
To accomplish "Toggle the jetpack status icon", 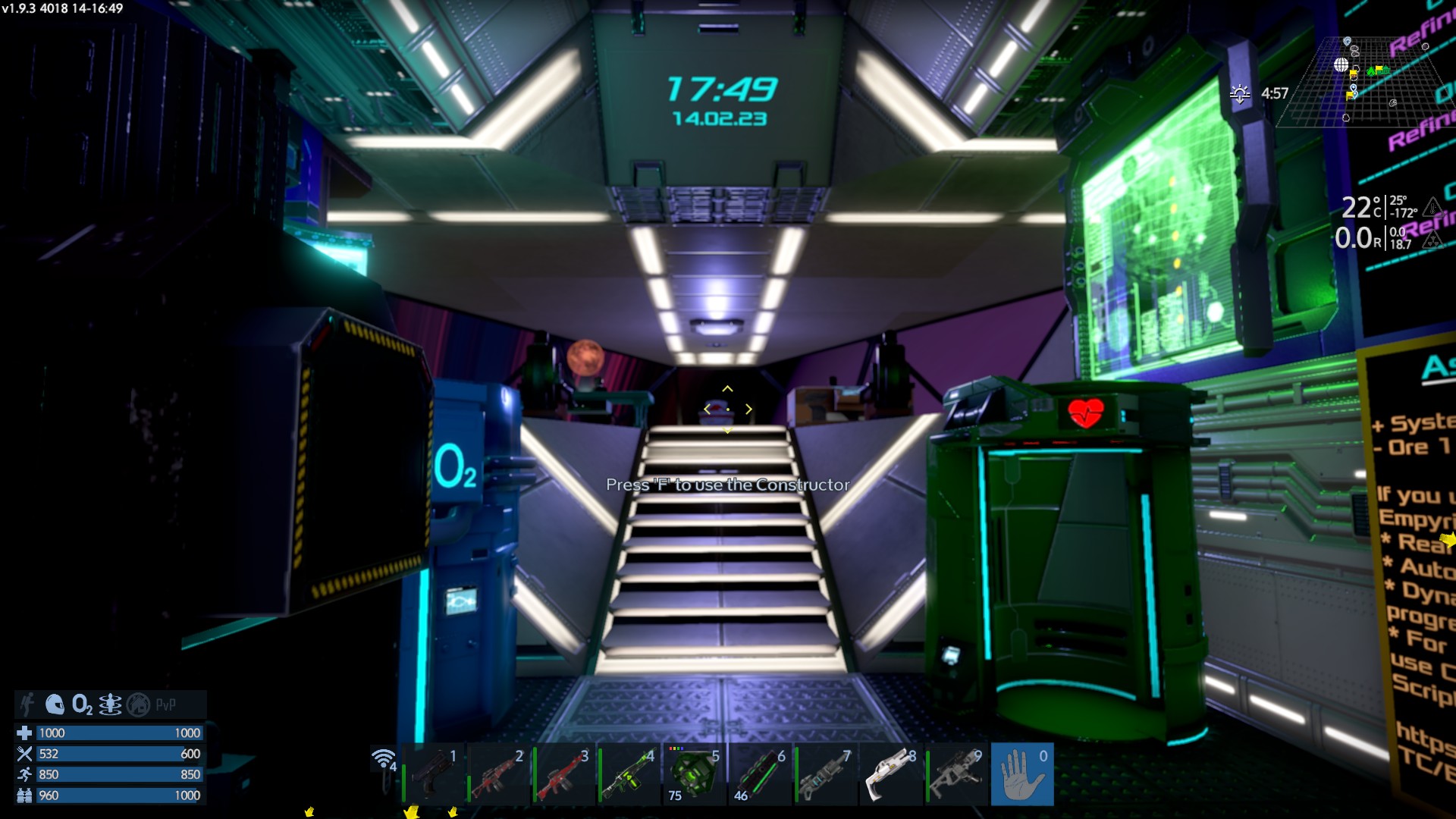I will pyautogui.click(x=28, y=704).
